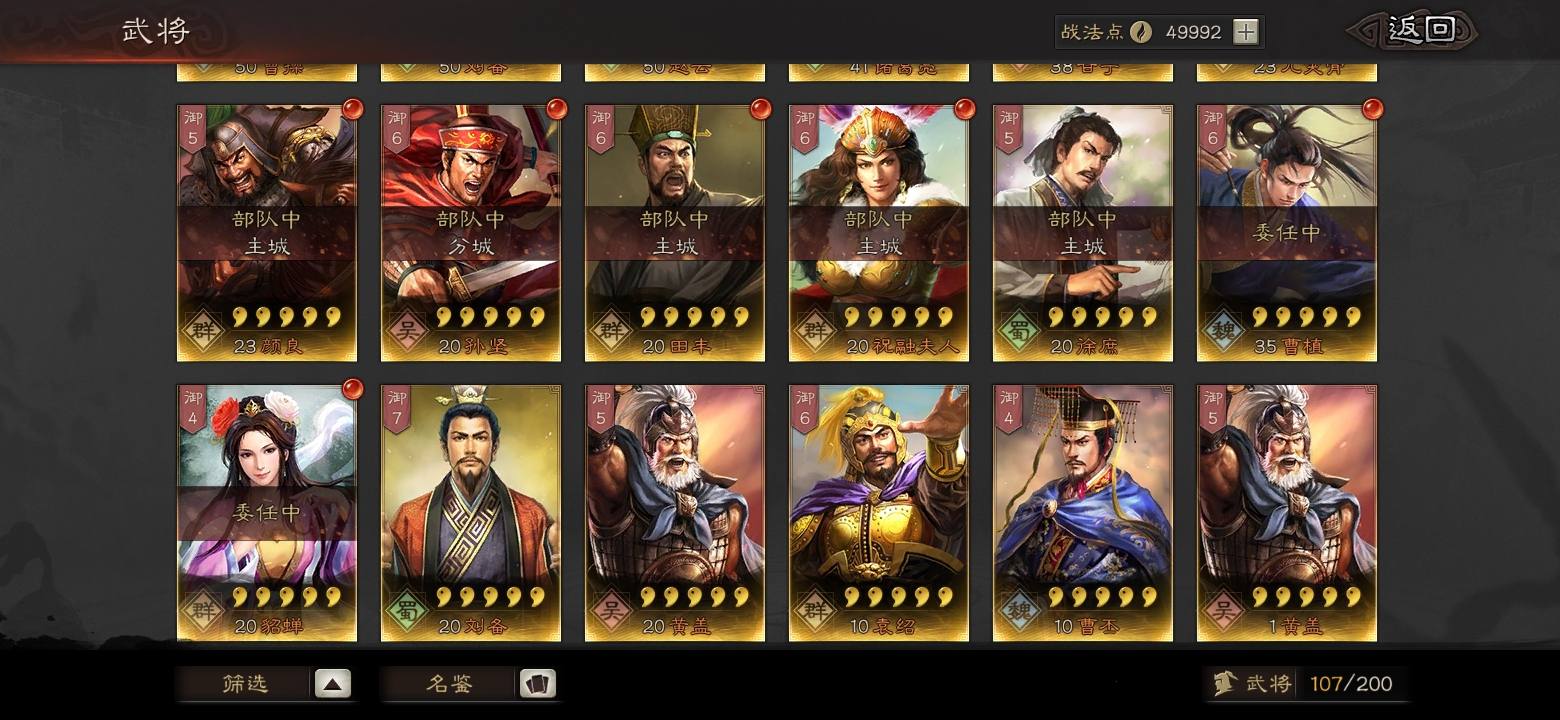This screenshot has width=1560, height=720.
Task: Select the 颜良 general card
Action: [x=267, y=233]
